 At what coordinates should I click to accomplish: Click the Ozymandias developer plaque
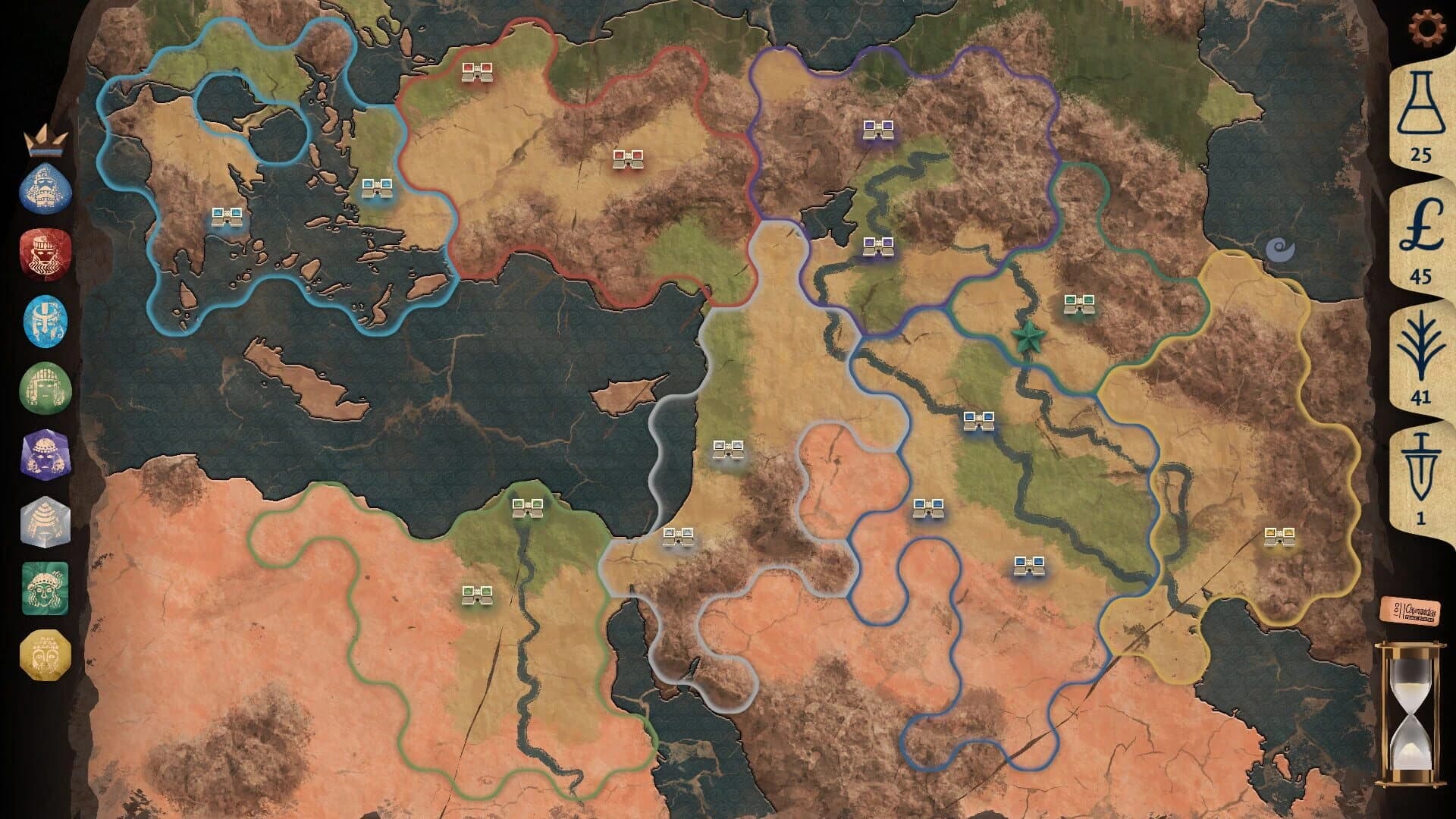[1412, 610]
